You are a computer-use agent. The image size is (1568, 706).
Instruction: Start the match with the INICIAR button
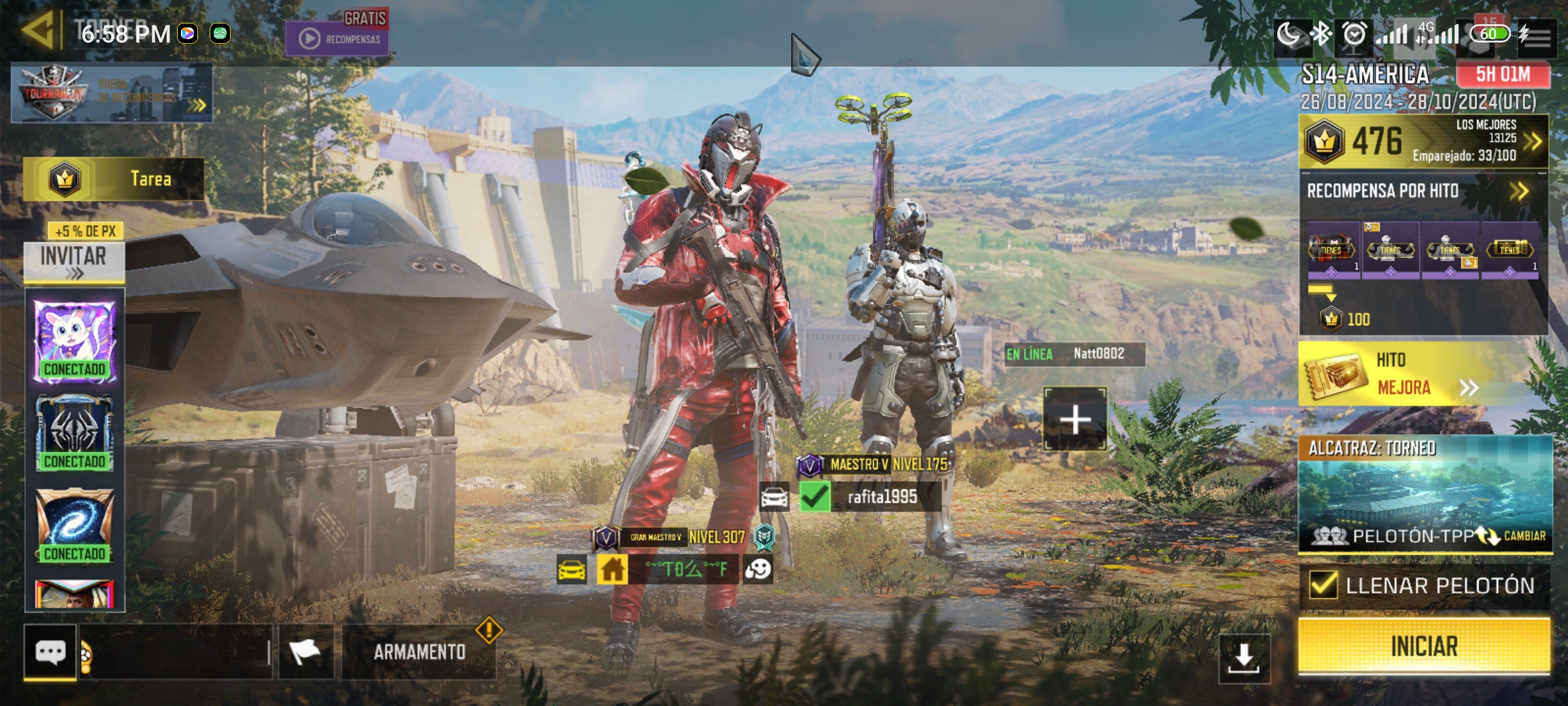coord(1424,646)
